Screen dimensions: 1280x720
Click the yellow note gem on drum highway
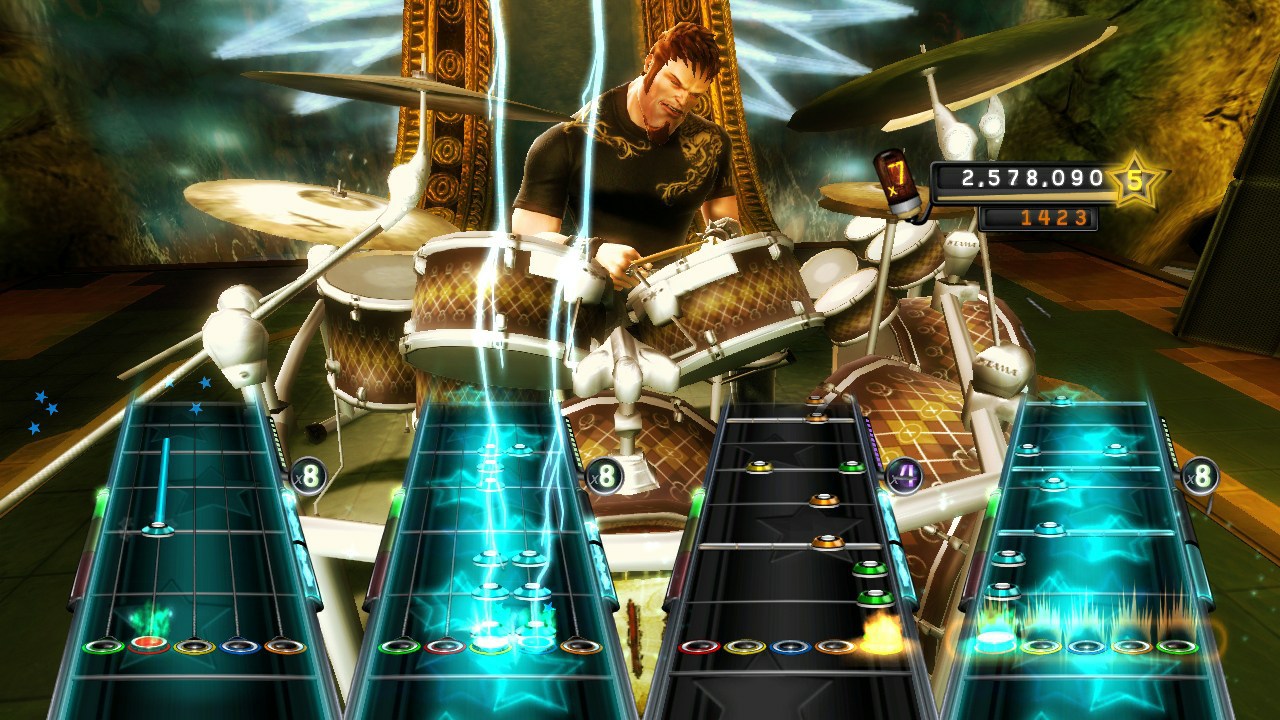[760, 466]
